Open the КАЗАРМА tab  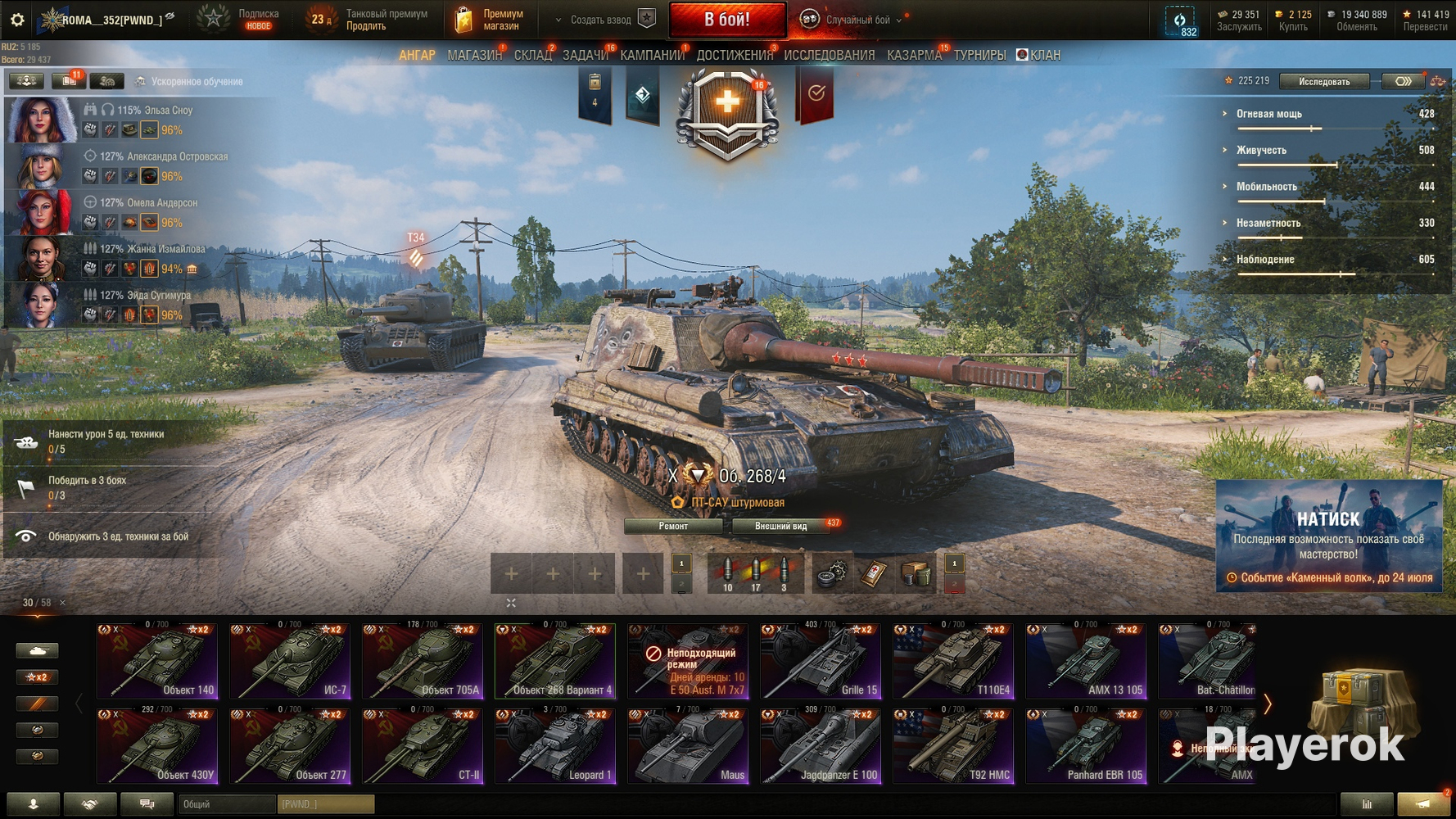914,56
